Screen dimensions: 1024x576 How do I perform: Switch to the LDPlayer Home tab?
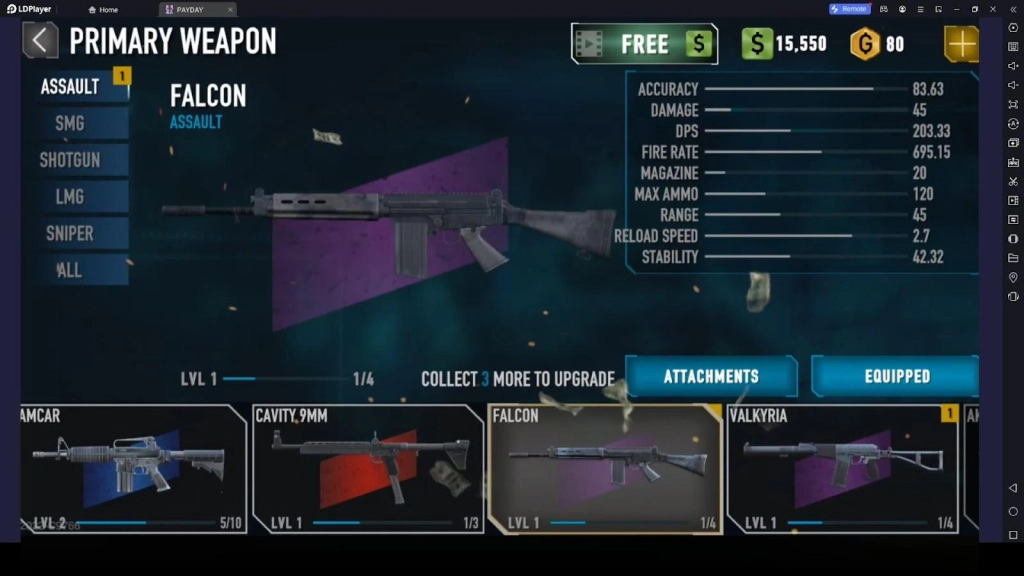103,9
